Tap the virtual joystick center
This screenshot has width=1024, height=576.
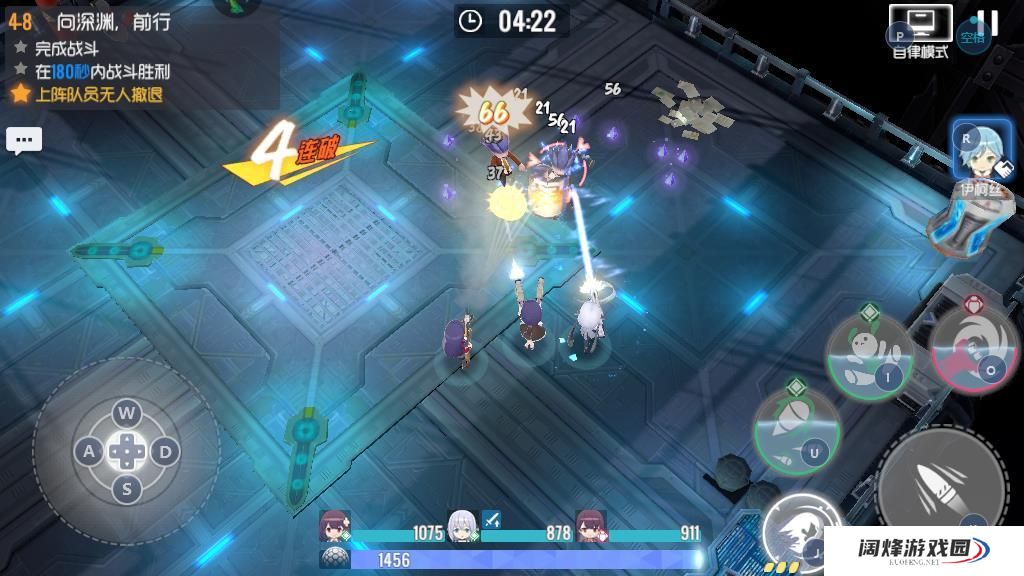coord(127,452)
